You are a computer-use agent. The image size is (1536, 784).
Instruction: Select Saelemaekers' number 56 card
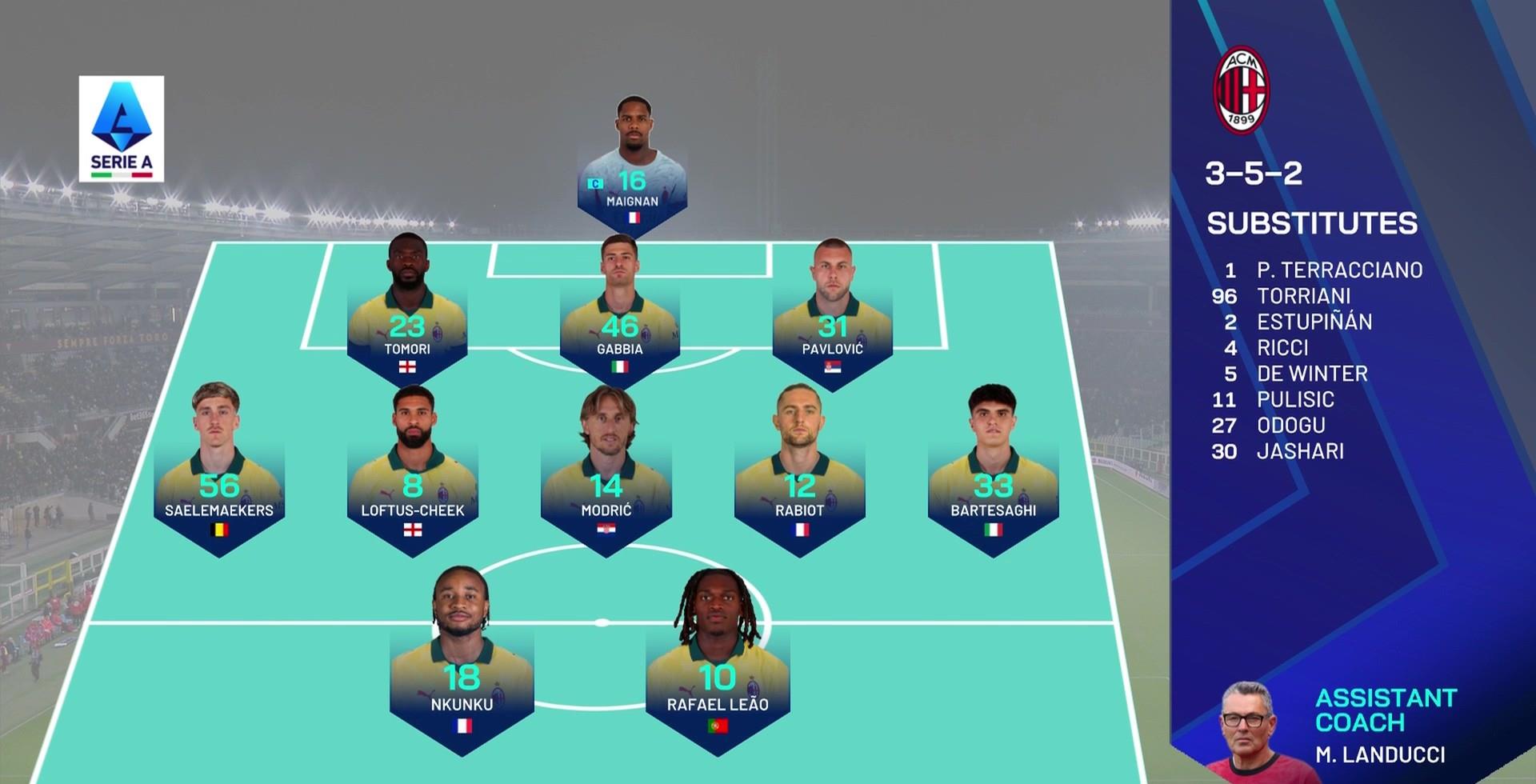(218, 480)
